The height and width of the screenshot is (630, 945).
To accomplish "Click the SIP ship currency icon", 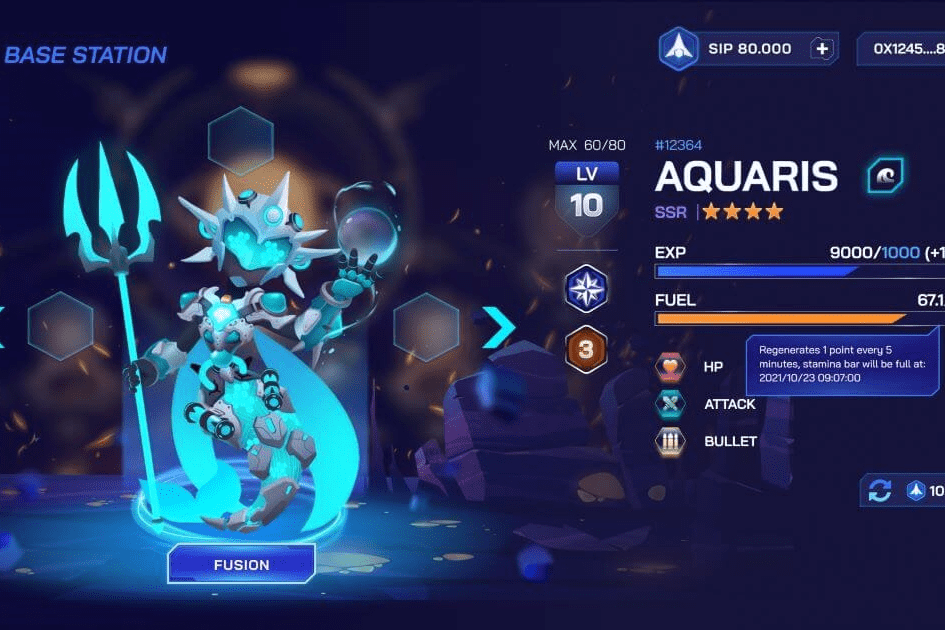I will coord(678,49).
